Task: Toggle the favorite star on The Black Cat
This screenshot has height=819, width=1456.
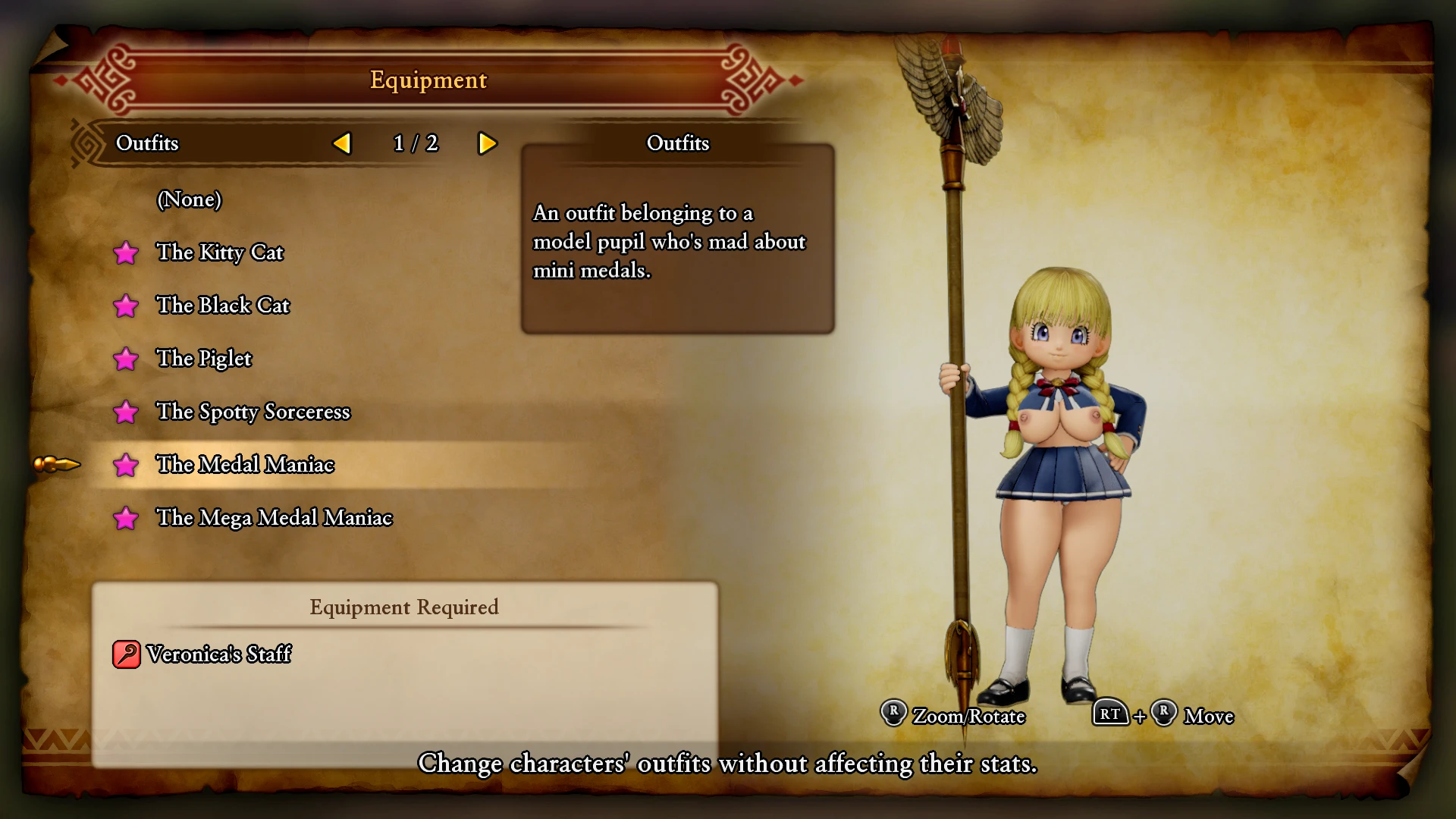Action: (127, 306)
